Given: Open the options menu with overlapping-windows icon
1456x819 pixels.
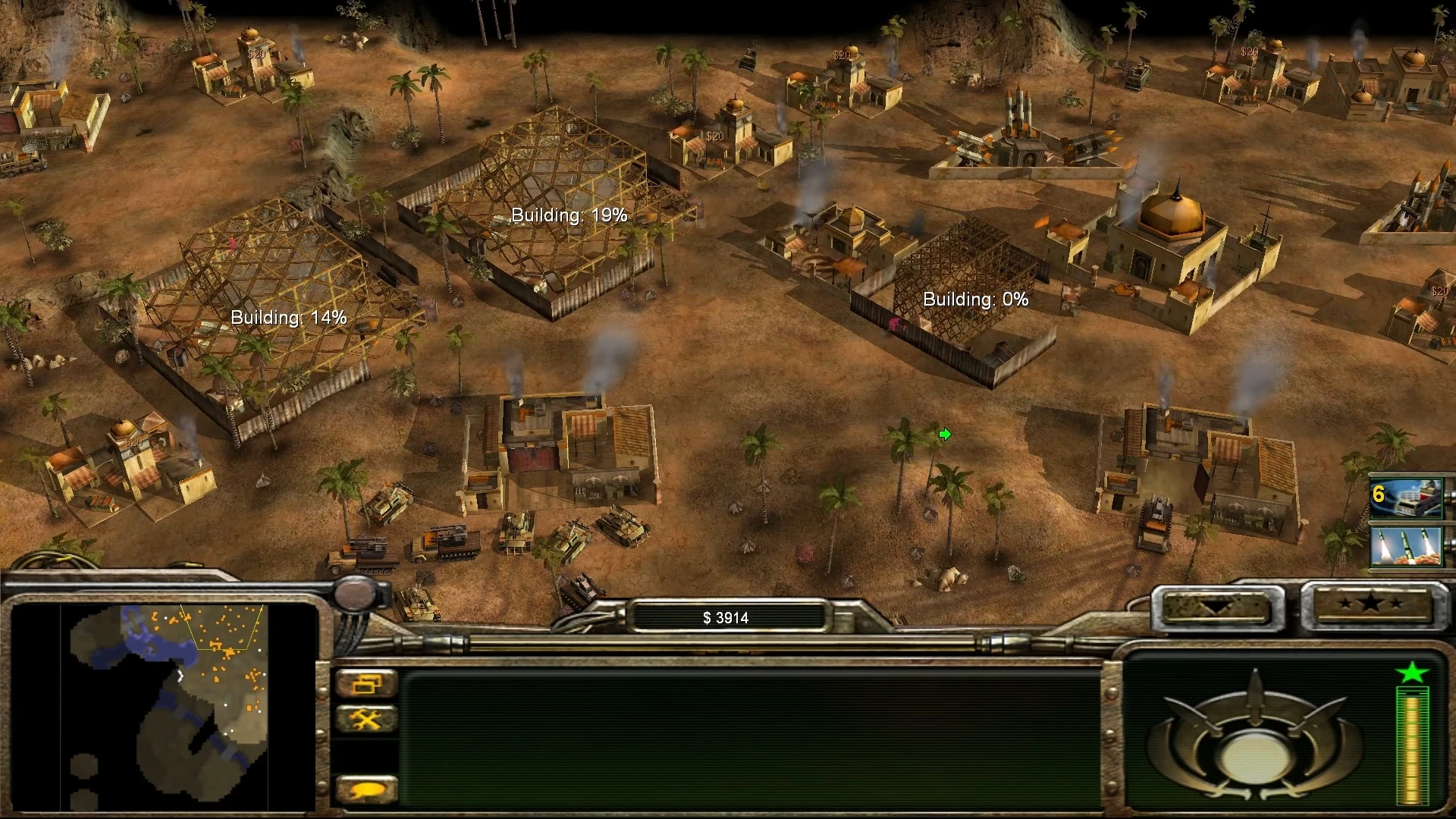Looking at the screenshot, I should click(x=366, y=684).
